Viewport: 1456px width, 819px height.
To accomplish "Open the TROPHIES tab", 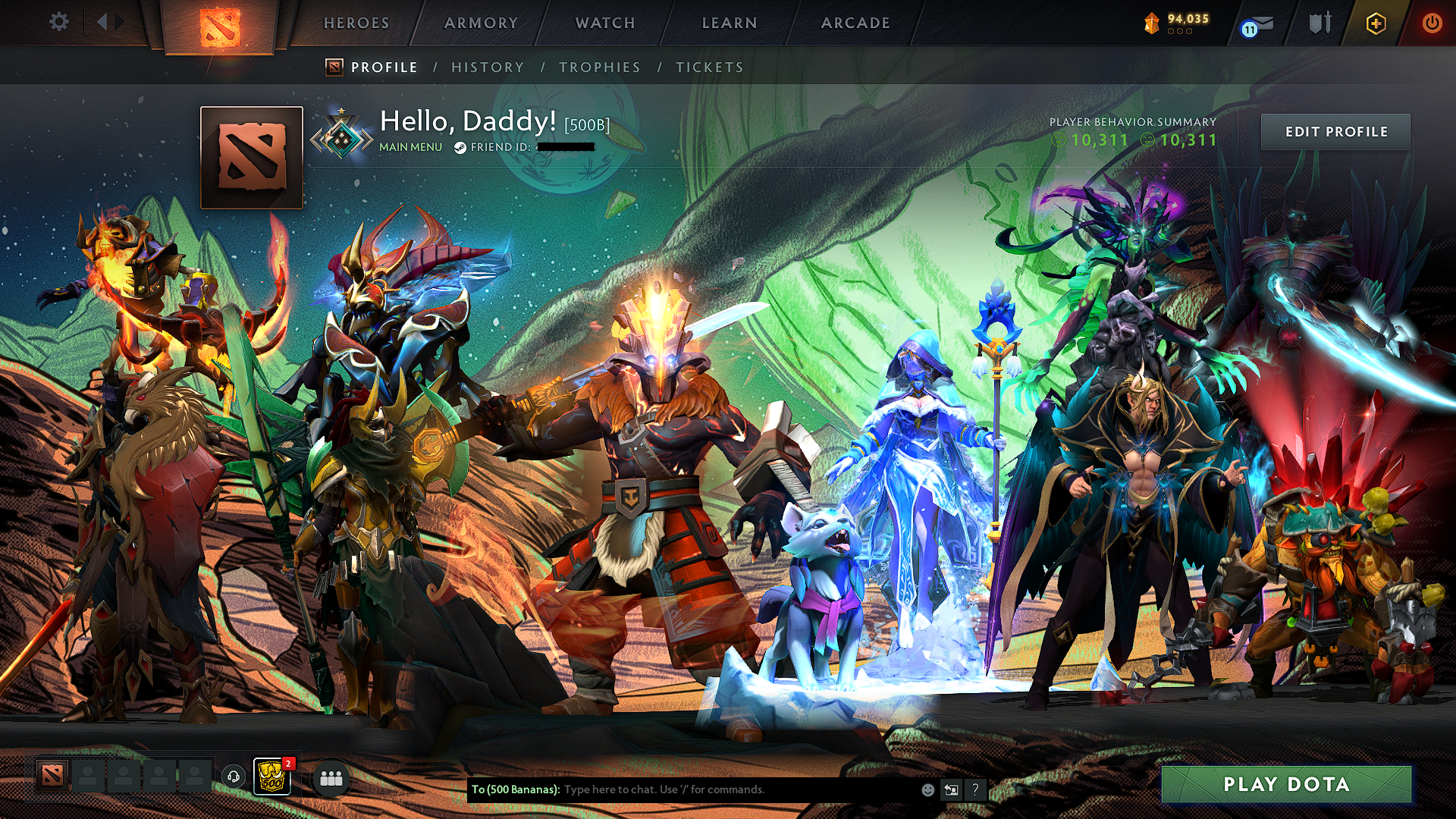I will (x=599, y=67).
